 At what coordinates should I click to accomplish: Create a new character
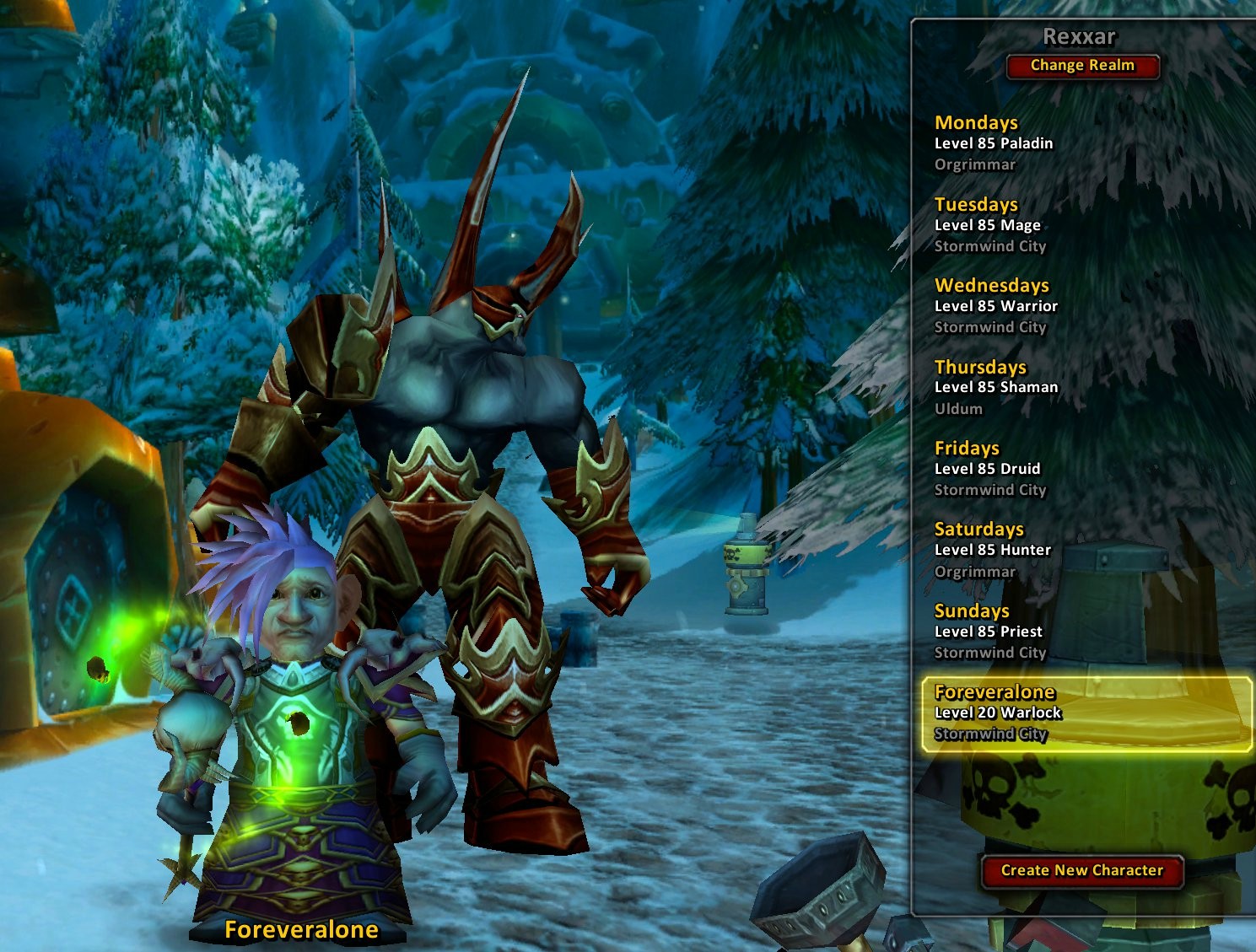click(1081, 870)
